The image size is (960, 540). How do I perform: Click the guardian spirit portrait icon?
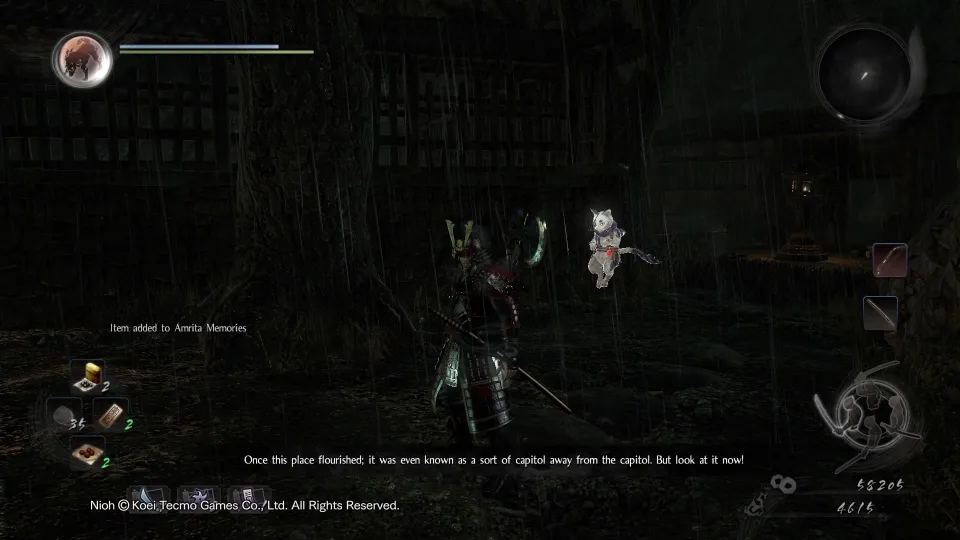(x=82, y=58)
